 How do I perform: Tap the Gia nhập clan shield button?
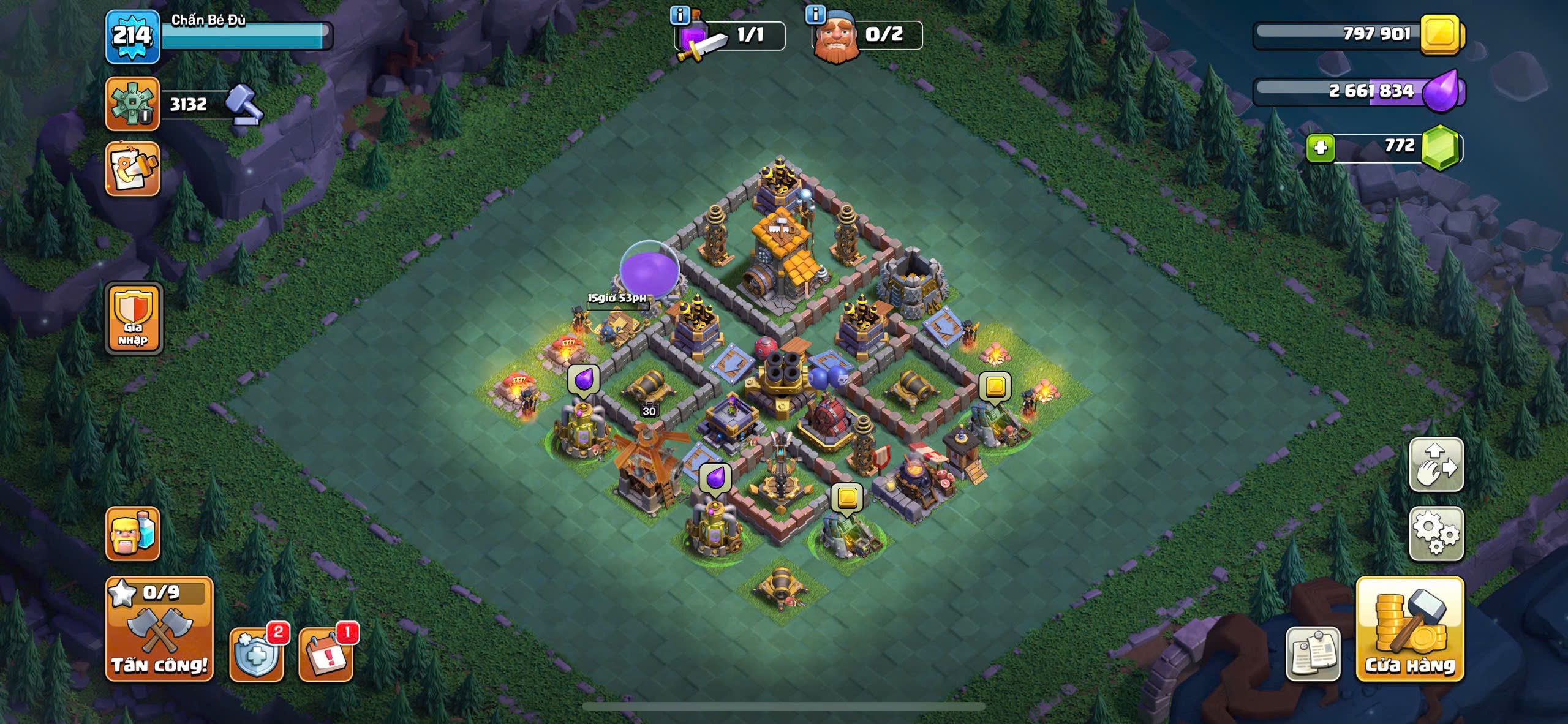click(134, 319)
